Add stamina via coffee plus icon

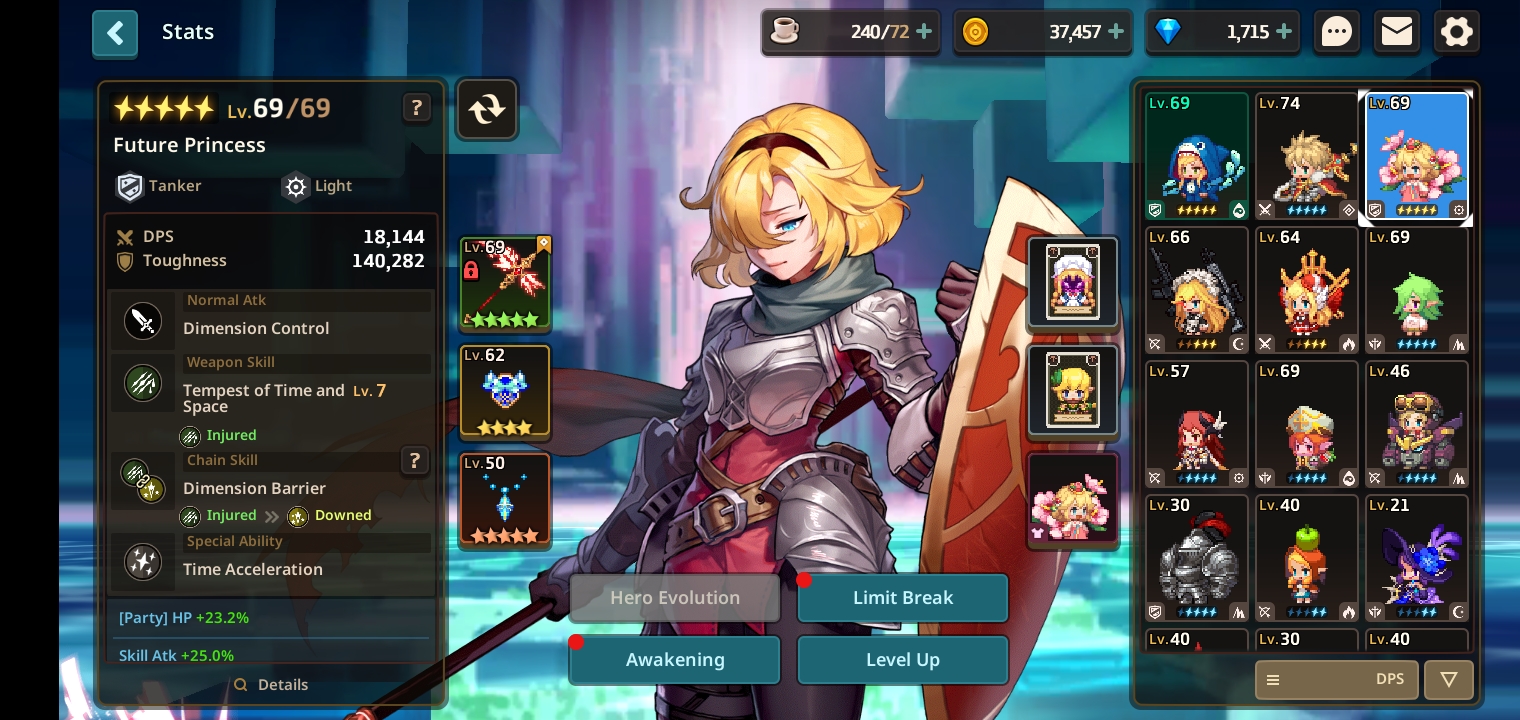coord(925,31)
